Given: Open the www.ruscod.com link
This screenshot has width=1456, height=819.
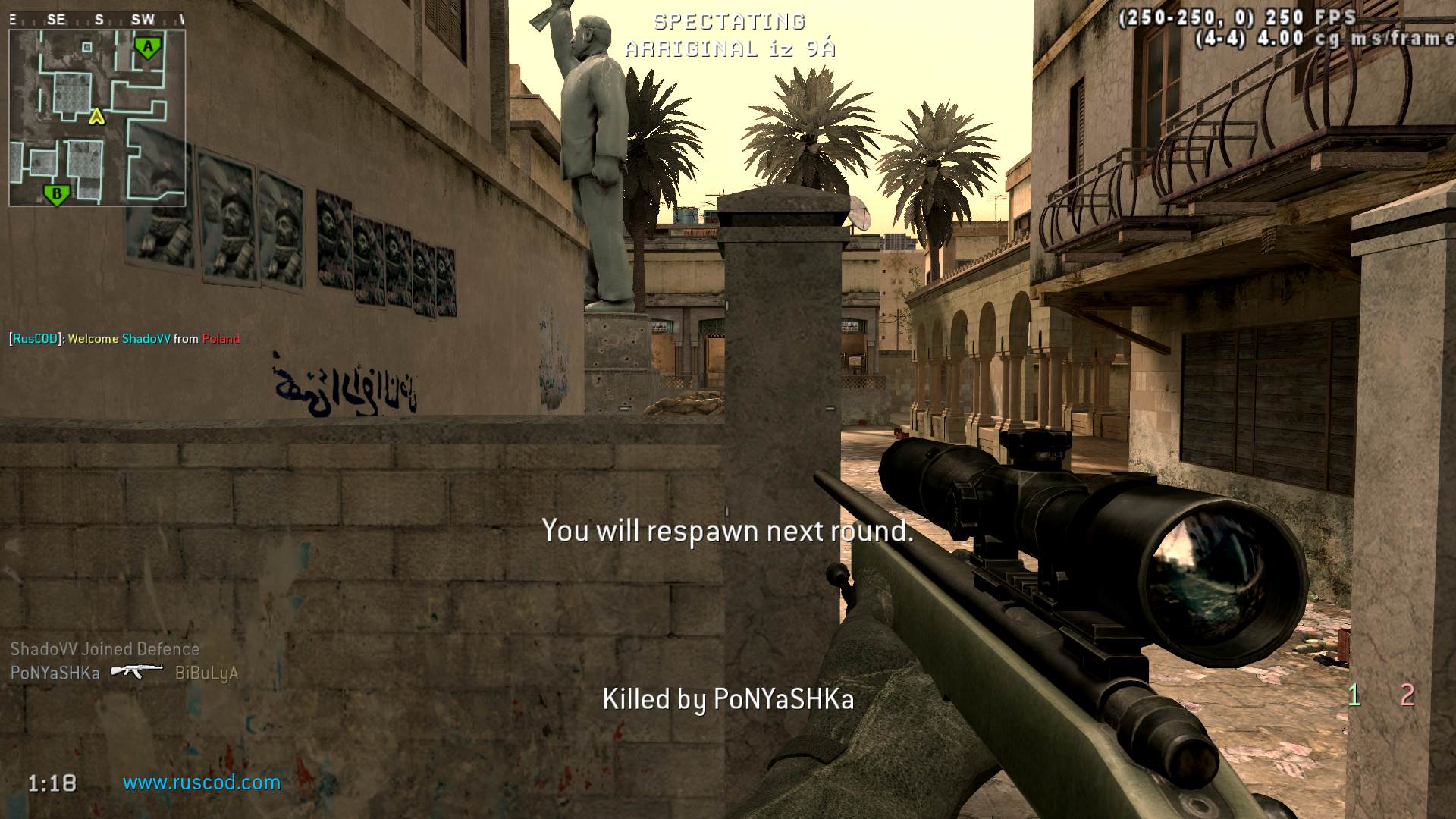Looking at the screenshot, I should [x=202, y=783].
